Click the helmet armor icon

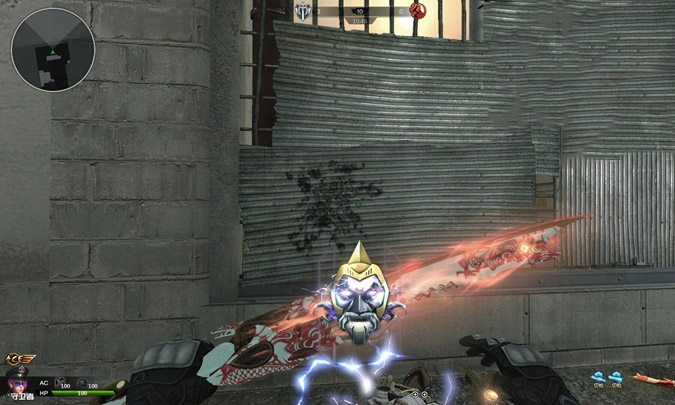pyautogui.click(x=81, y=381)
